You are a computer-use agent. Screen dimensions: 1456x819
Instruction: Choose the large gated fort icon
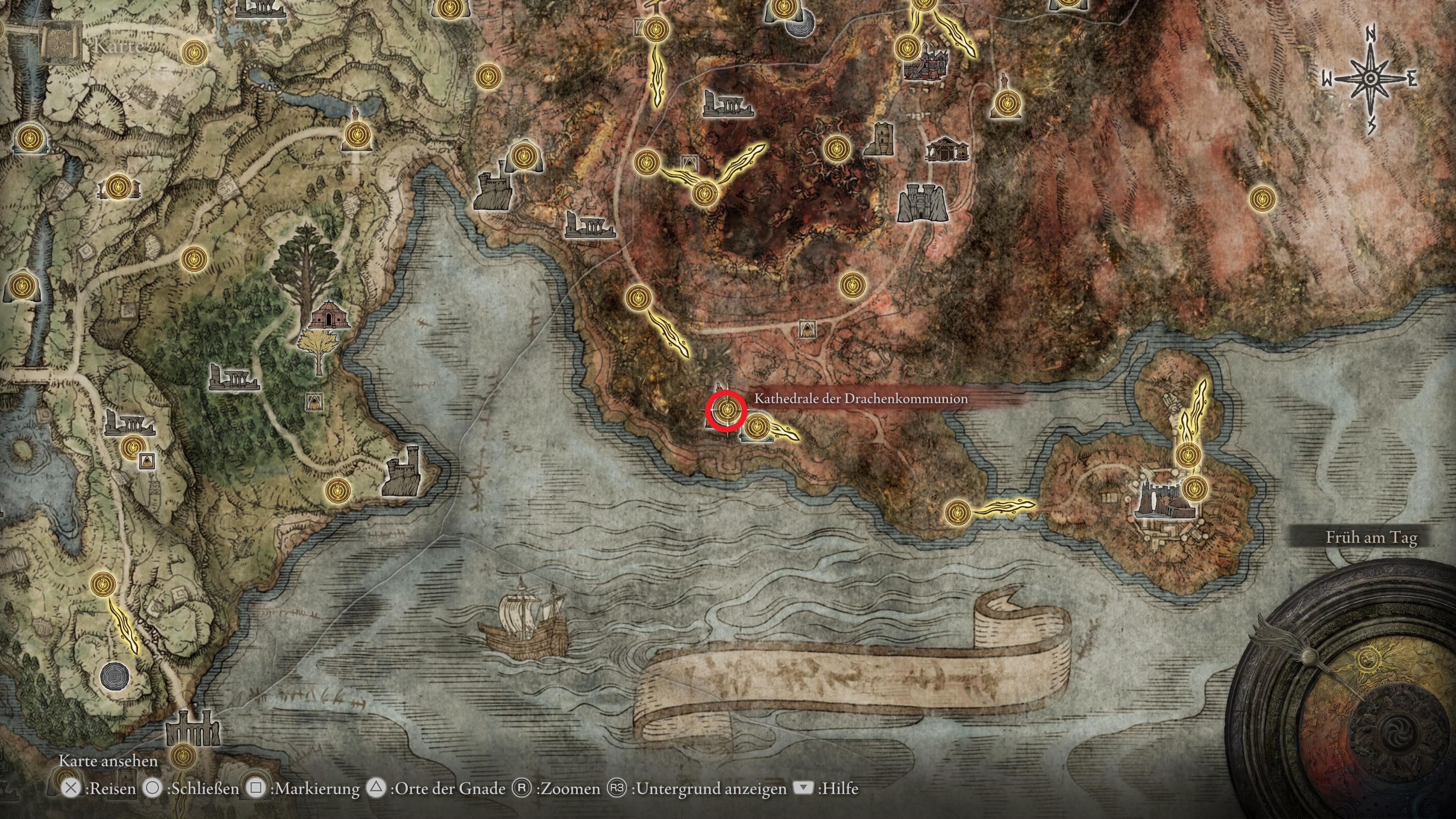[x=922, y=202]
